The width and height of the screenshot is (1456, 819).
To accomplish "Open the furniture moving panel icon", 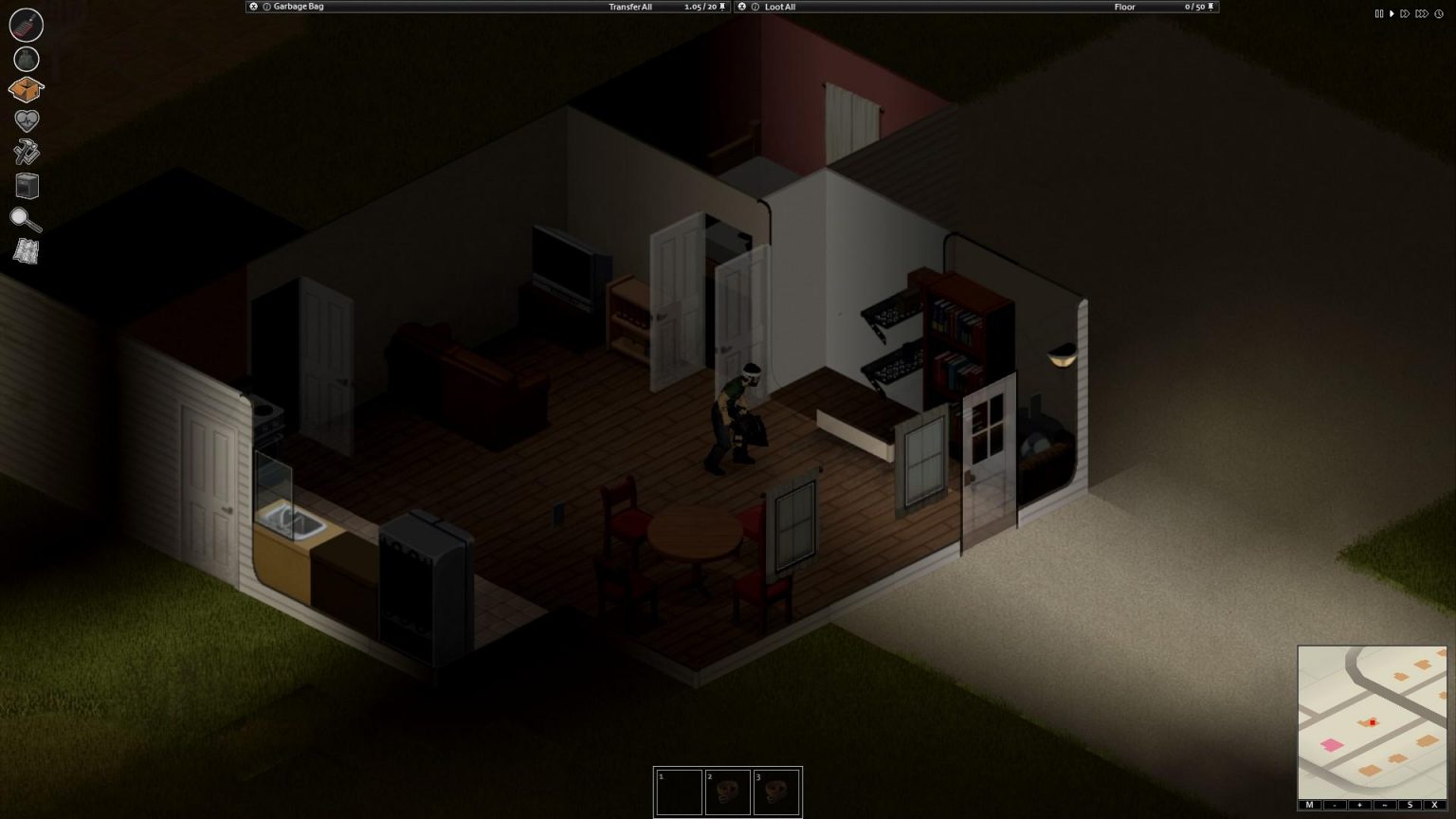I will [x=26, y=186].
